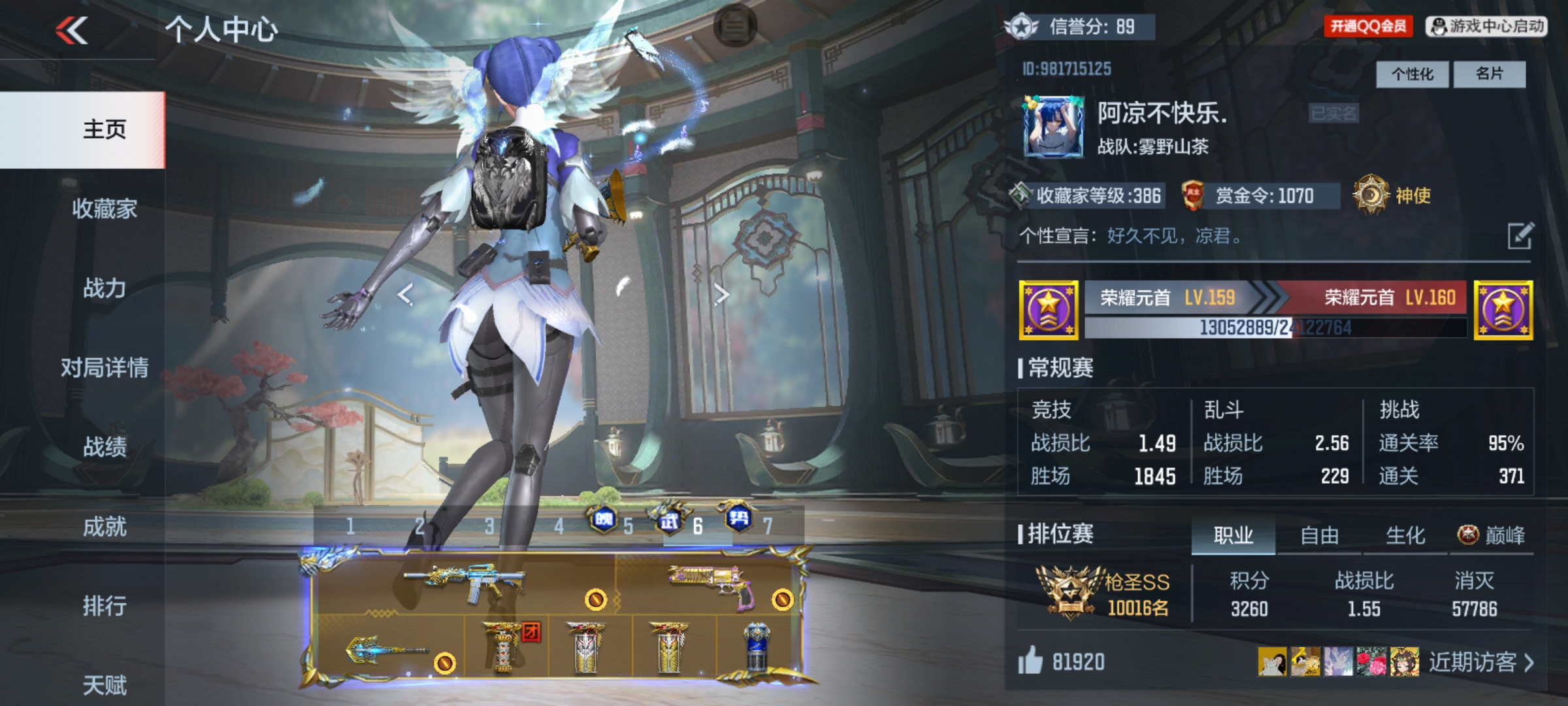1568x706 pixels.
Task: Open the 收藏家 collector section
Action: tap(105, 209)
